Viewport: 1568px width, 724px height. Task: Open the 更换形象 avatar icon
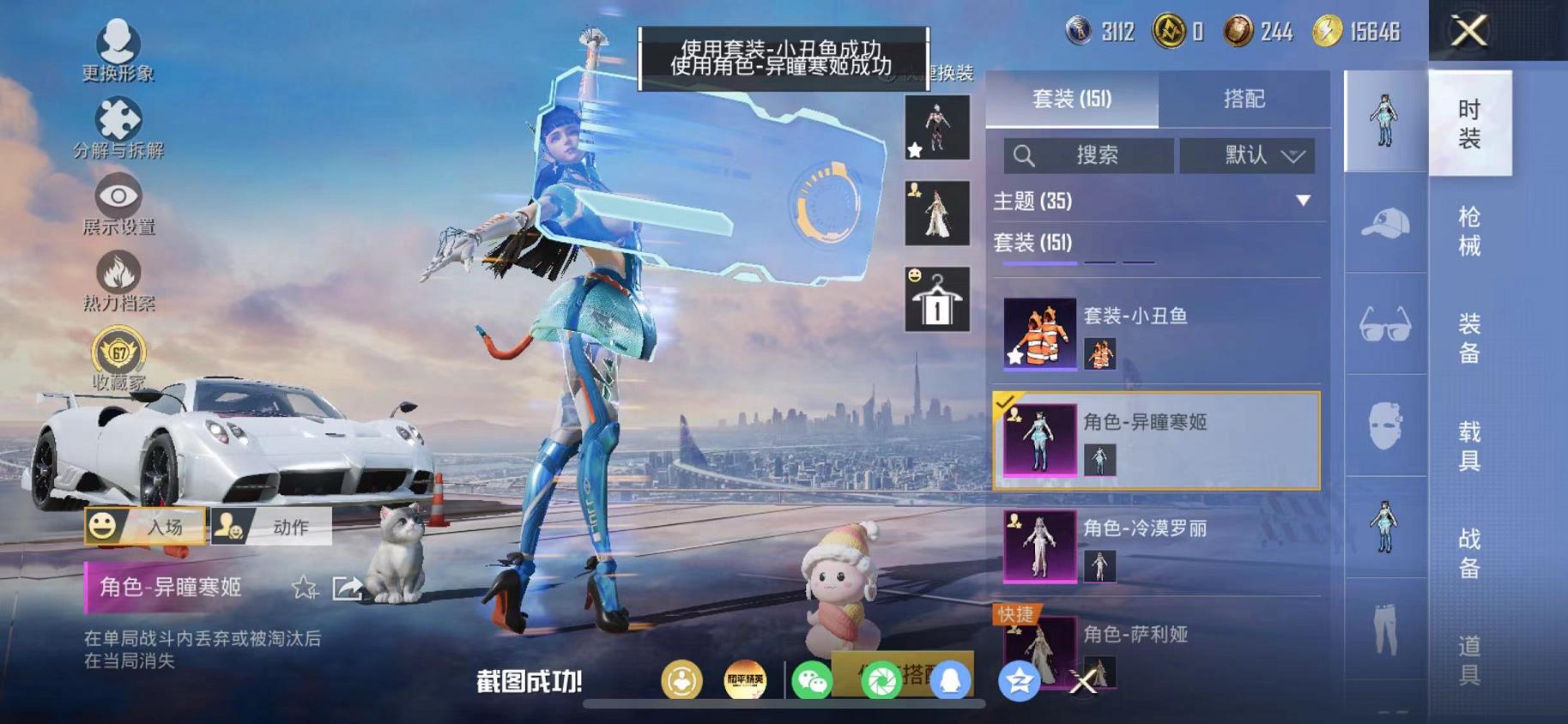tap(120, 40)
